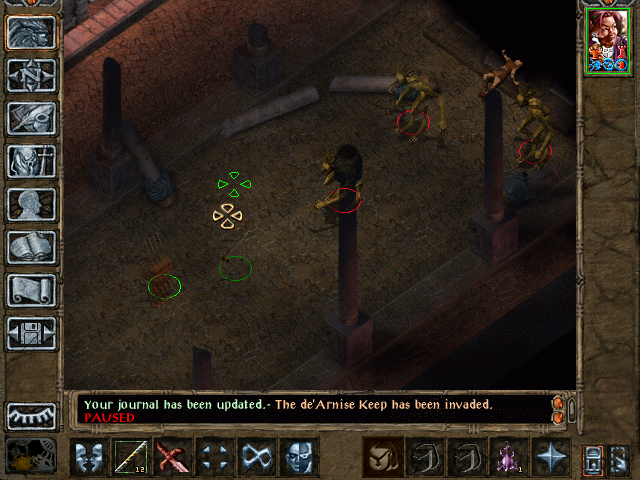The image size is (640, 480).
Task: Select the character portrait
Action: [x=608, y=39]
